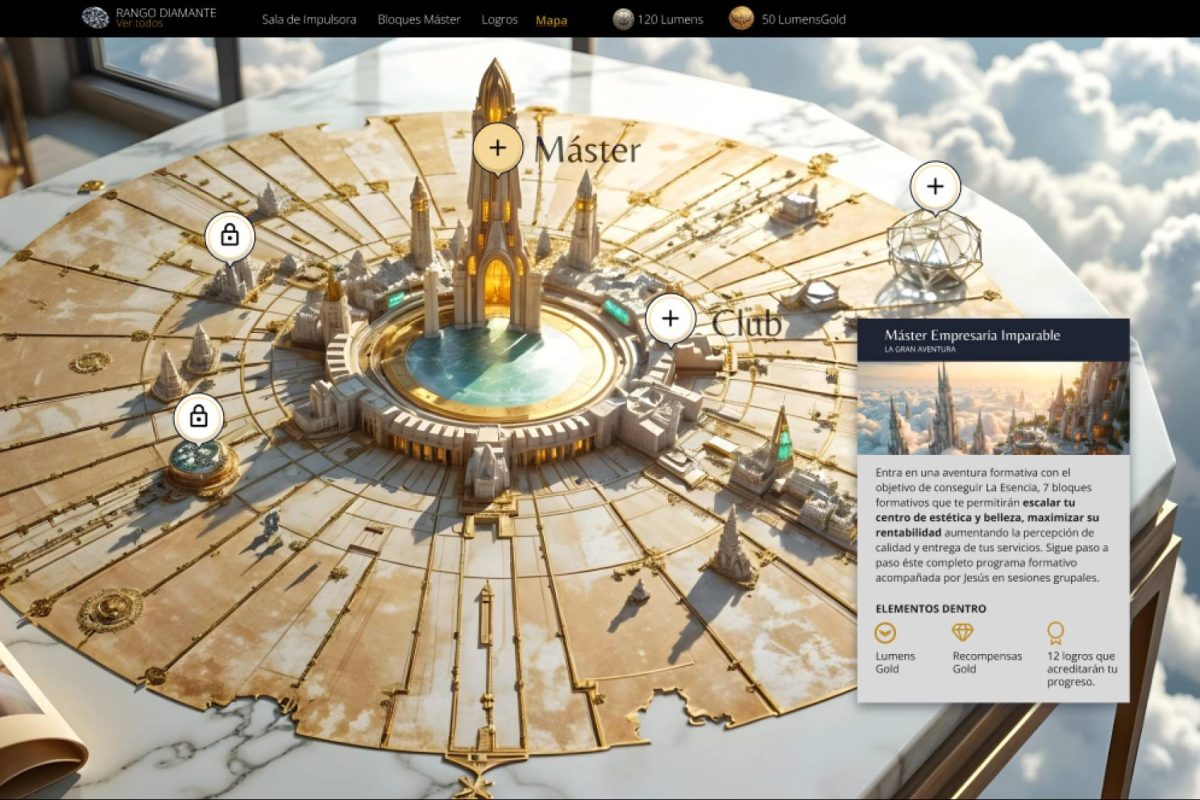The image size is (1200, 800).
Task: Open the Logros menu entry
Action: 499,19
